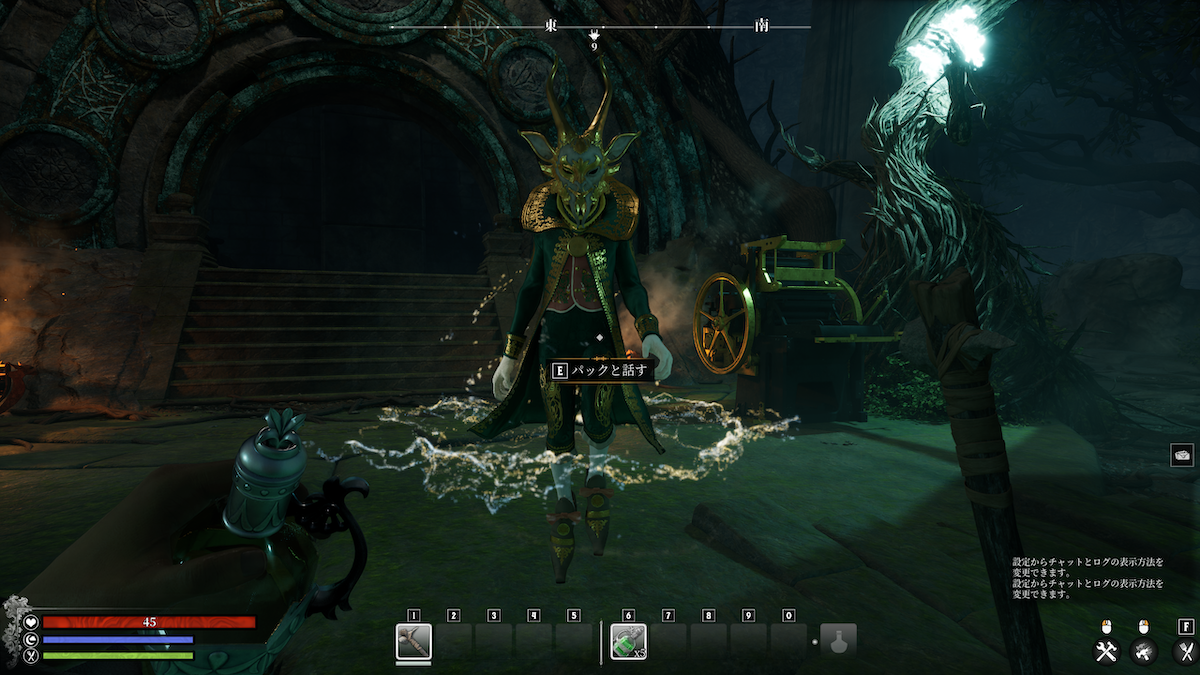1200x675 pixels.
Task: Click the fork and knife eat icon
Action: [1185, 652]
